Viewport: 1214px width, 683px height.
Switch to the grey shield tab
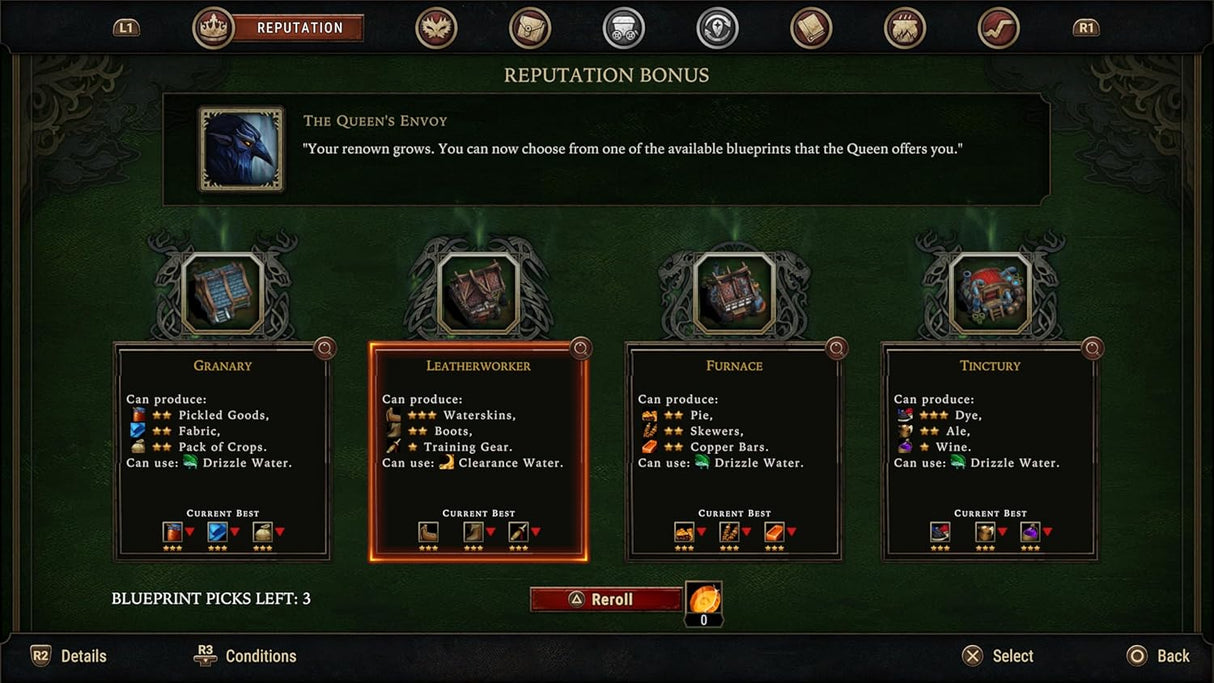(717, 28)
